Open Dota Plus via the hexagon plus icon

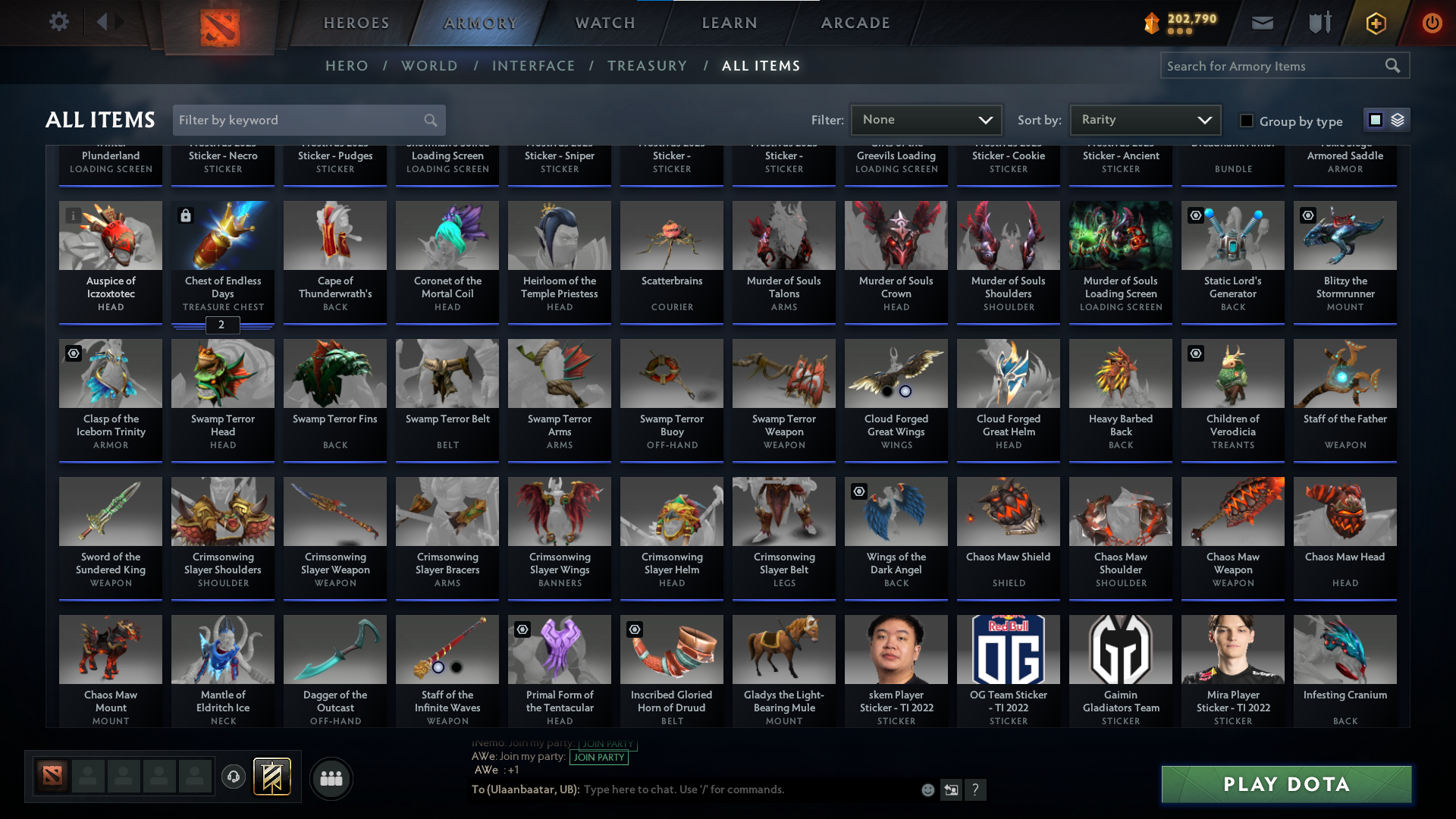[1375, 23]
